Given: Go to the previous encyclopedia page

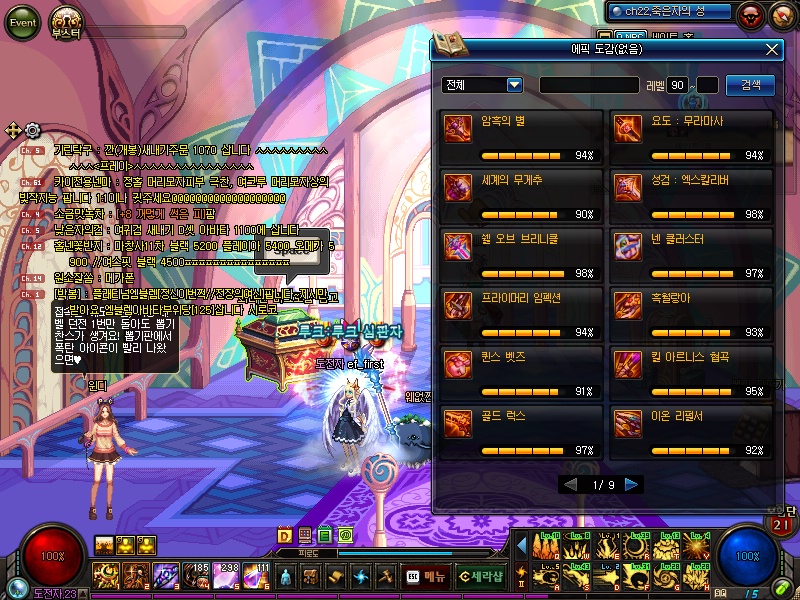Looking at the screenshot, I should pyautogui.click(x=570, y=484).
